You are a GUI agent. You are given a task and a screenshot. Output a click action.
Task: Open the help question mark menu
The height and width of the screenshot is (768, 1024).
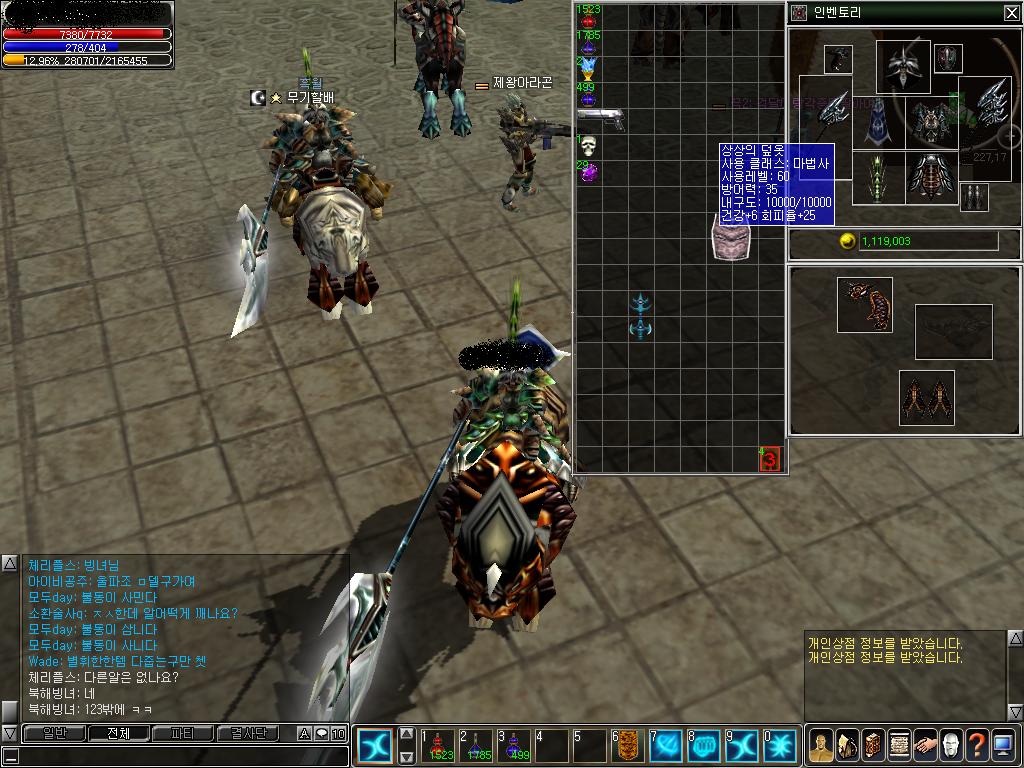(x=976, y=745)
